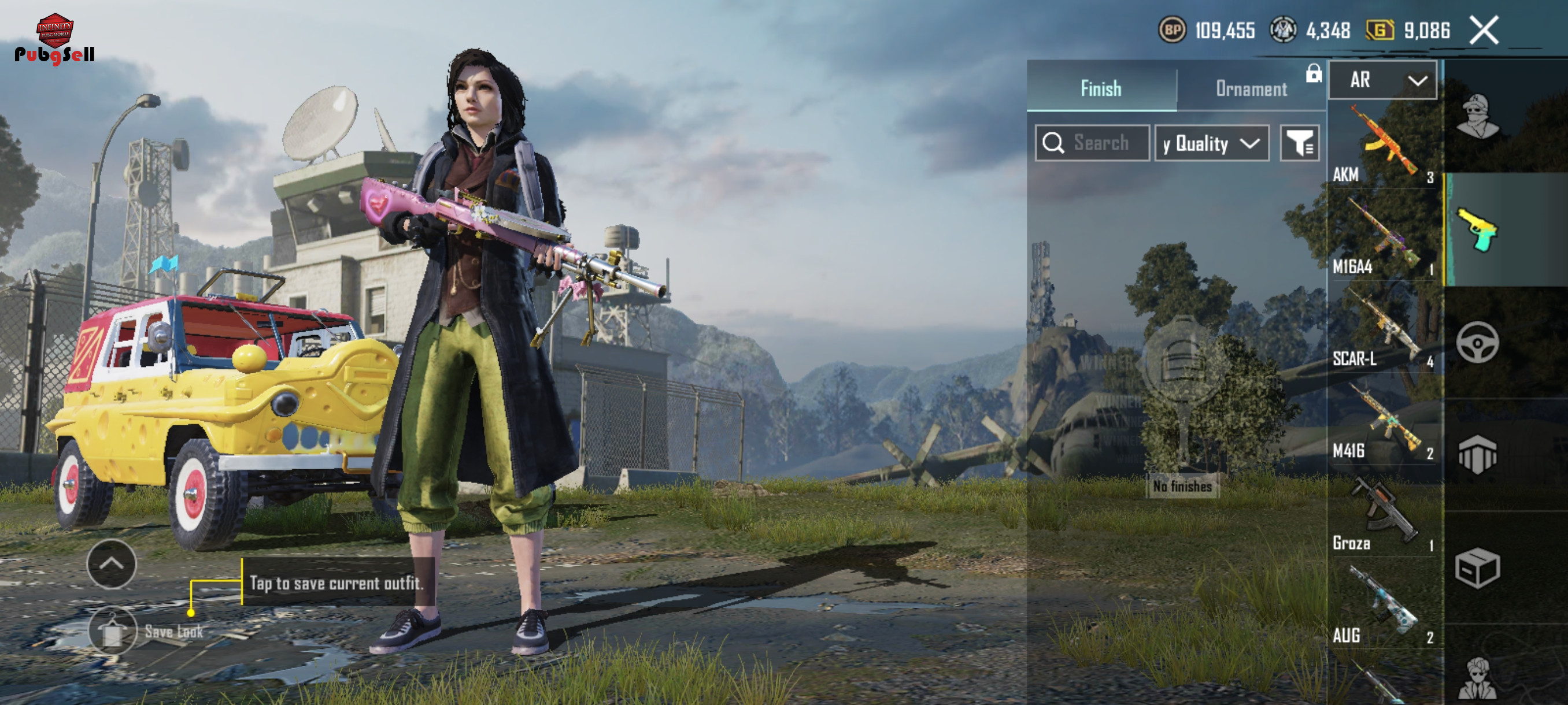The image size is (1568, 705).
Task: Close the inventory screen with X
Action: [1484, 31]
